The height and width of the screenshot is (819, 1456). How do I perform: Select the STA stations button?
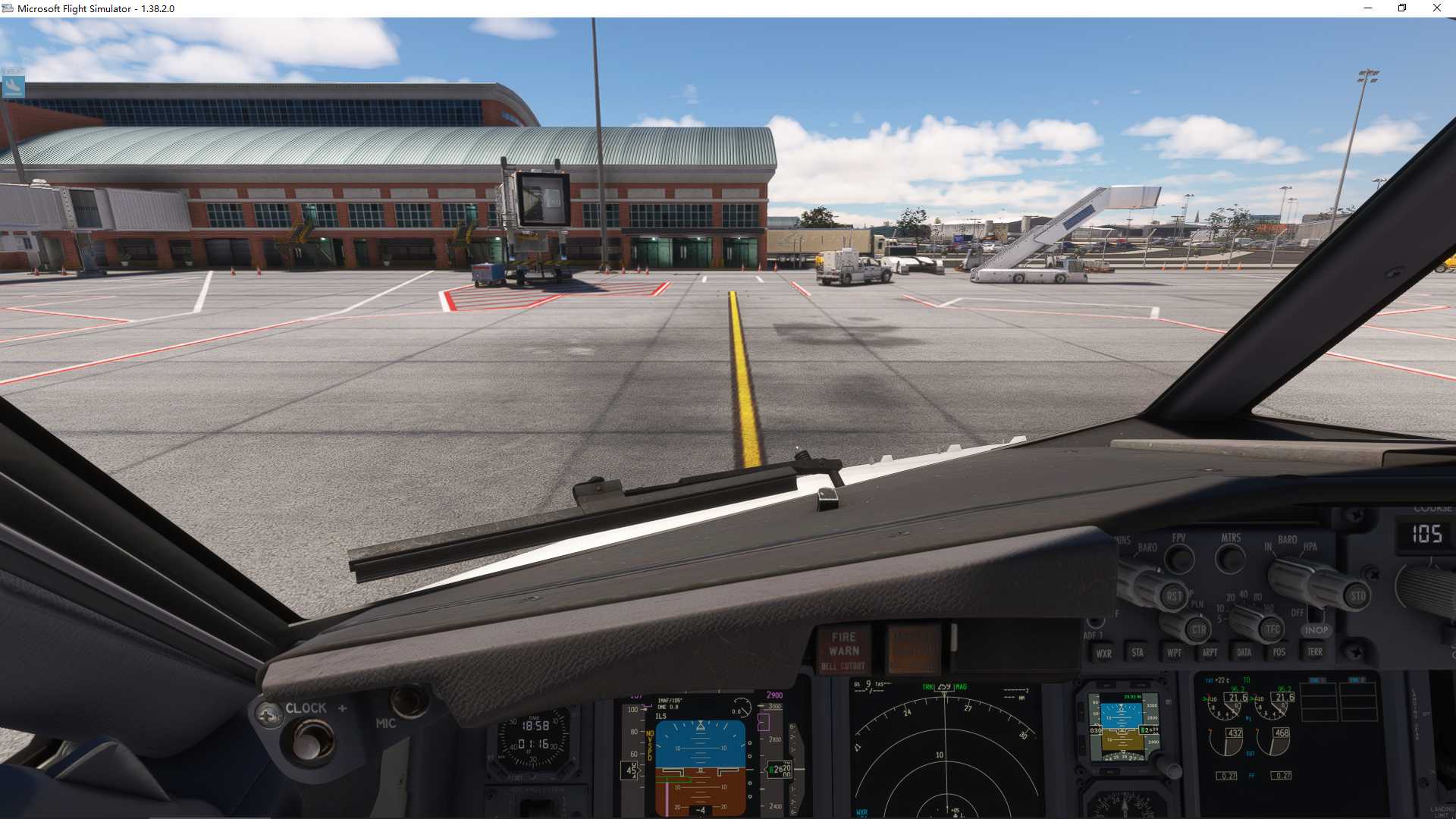tap(1137, 652)
